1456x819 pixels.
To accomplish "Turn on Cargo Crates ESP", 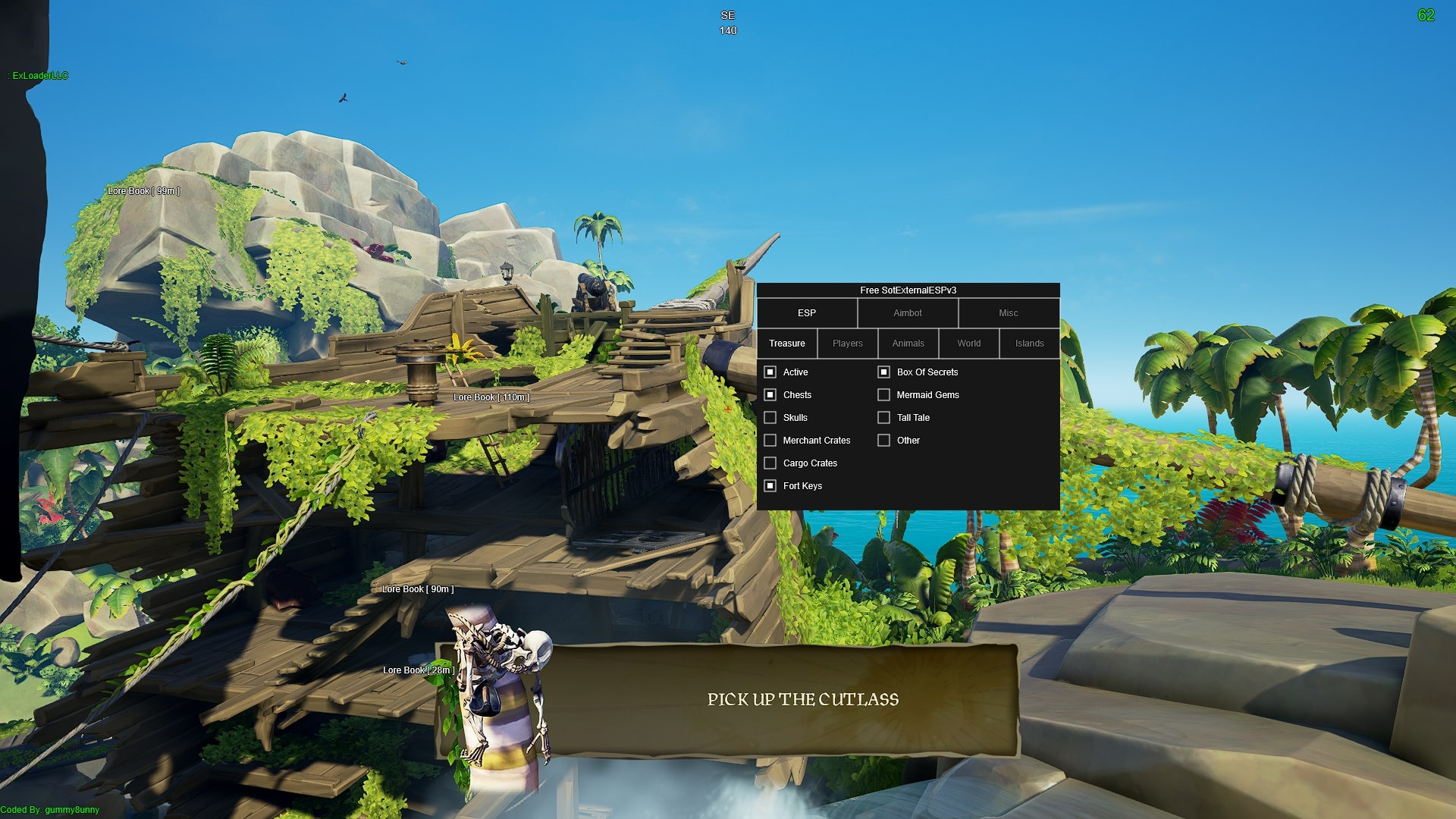I will [770, 463].
